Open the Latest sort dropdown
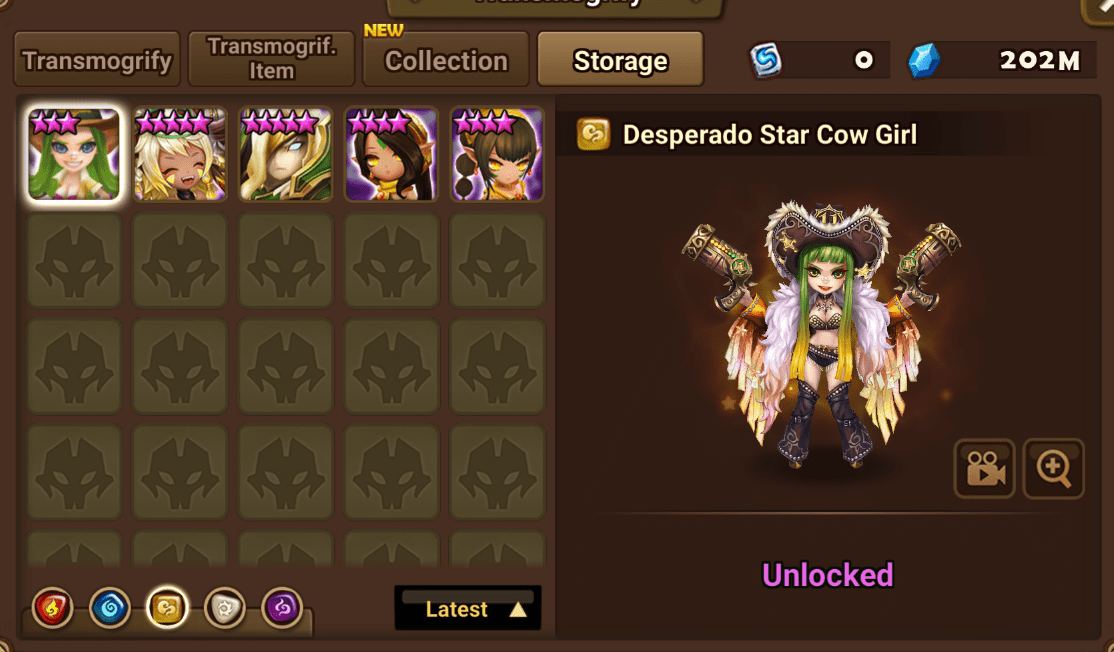The height and width of the screenshot is (652, 1114). 468,609
